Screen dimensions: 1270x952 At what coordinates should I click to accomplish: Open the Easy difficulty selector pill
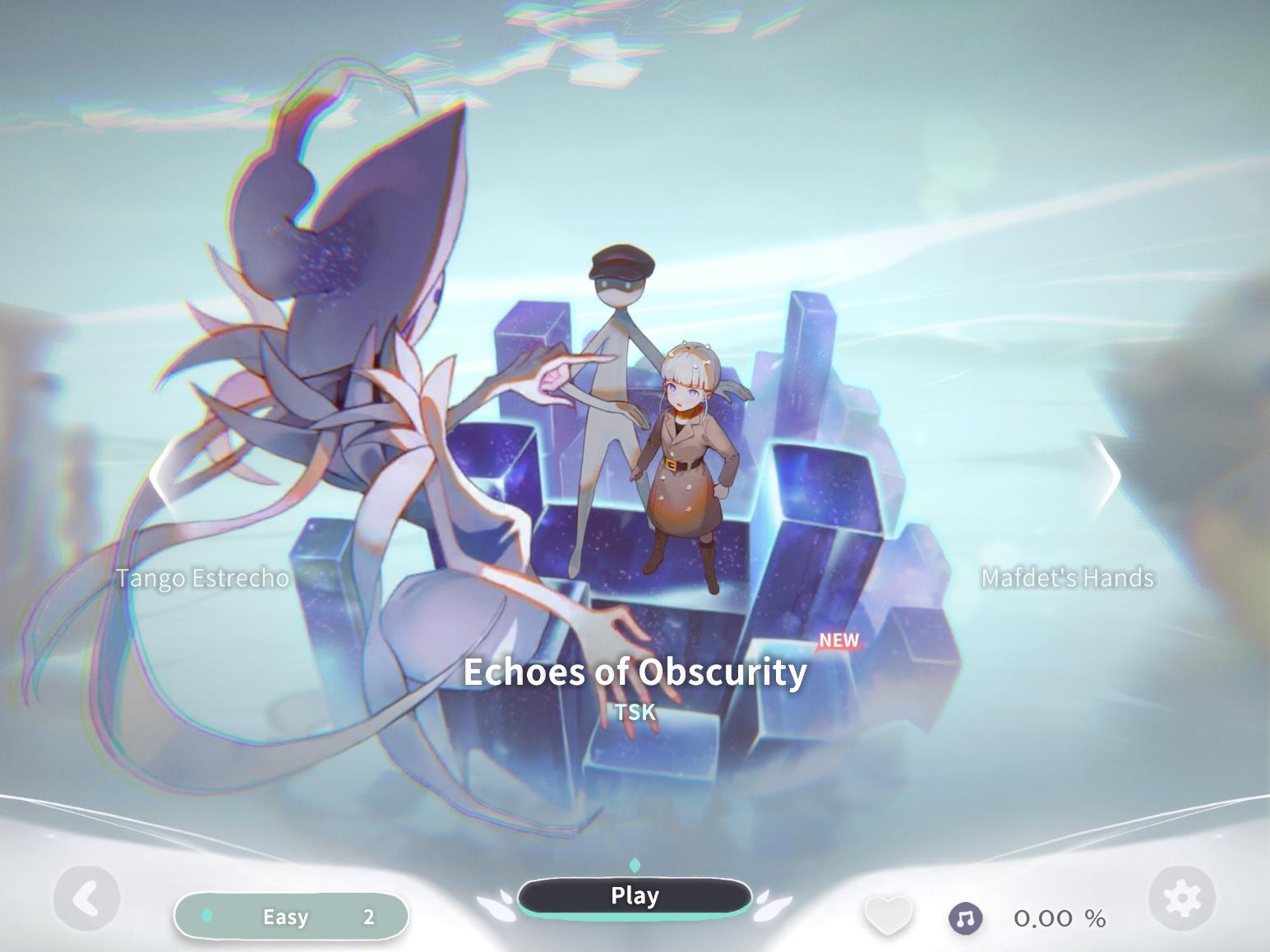[x=292, y=917]
